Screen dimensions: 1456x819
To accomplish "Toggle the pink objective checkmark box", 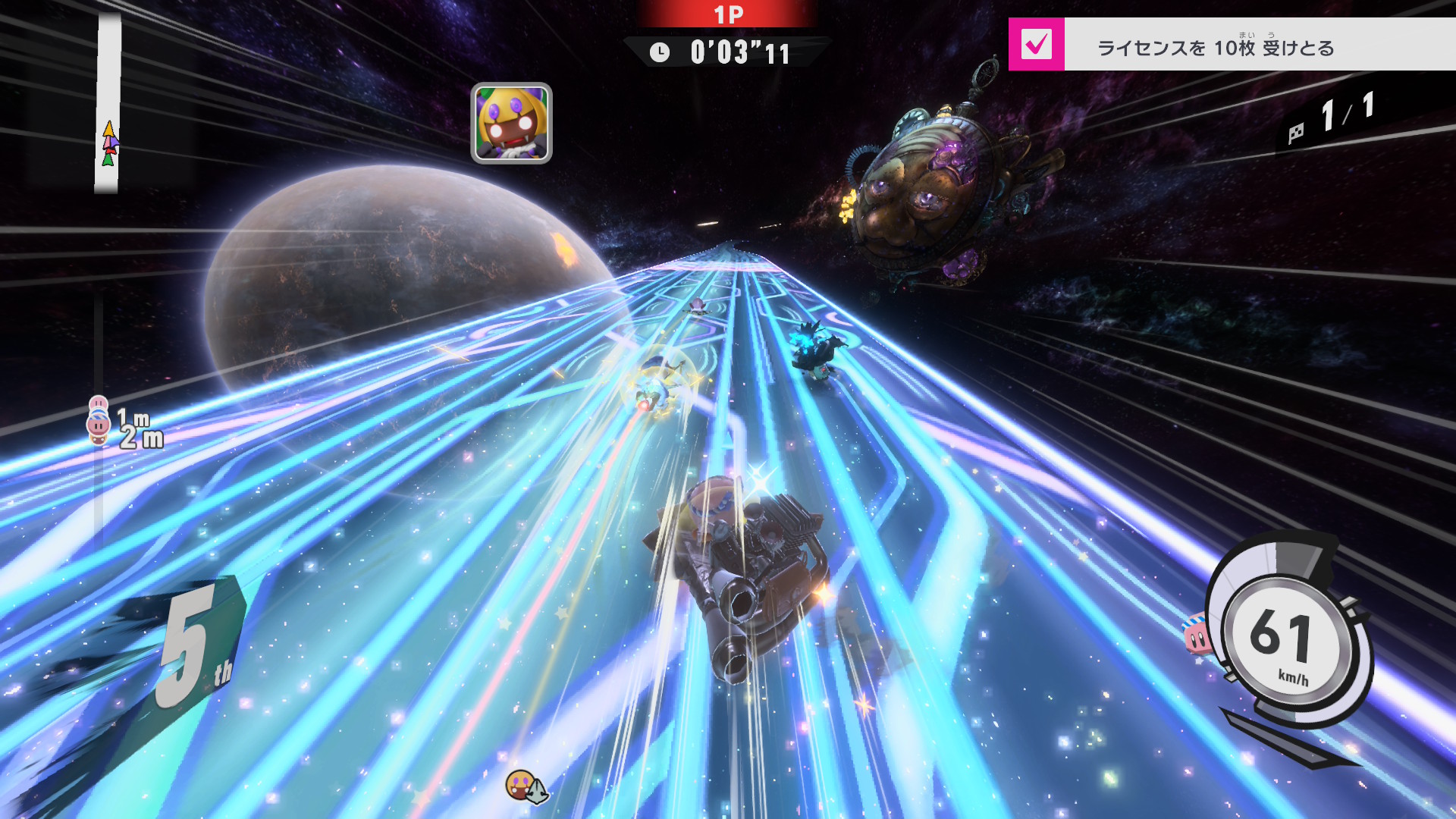I will point(1036,44).
